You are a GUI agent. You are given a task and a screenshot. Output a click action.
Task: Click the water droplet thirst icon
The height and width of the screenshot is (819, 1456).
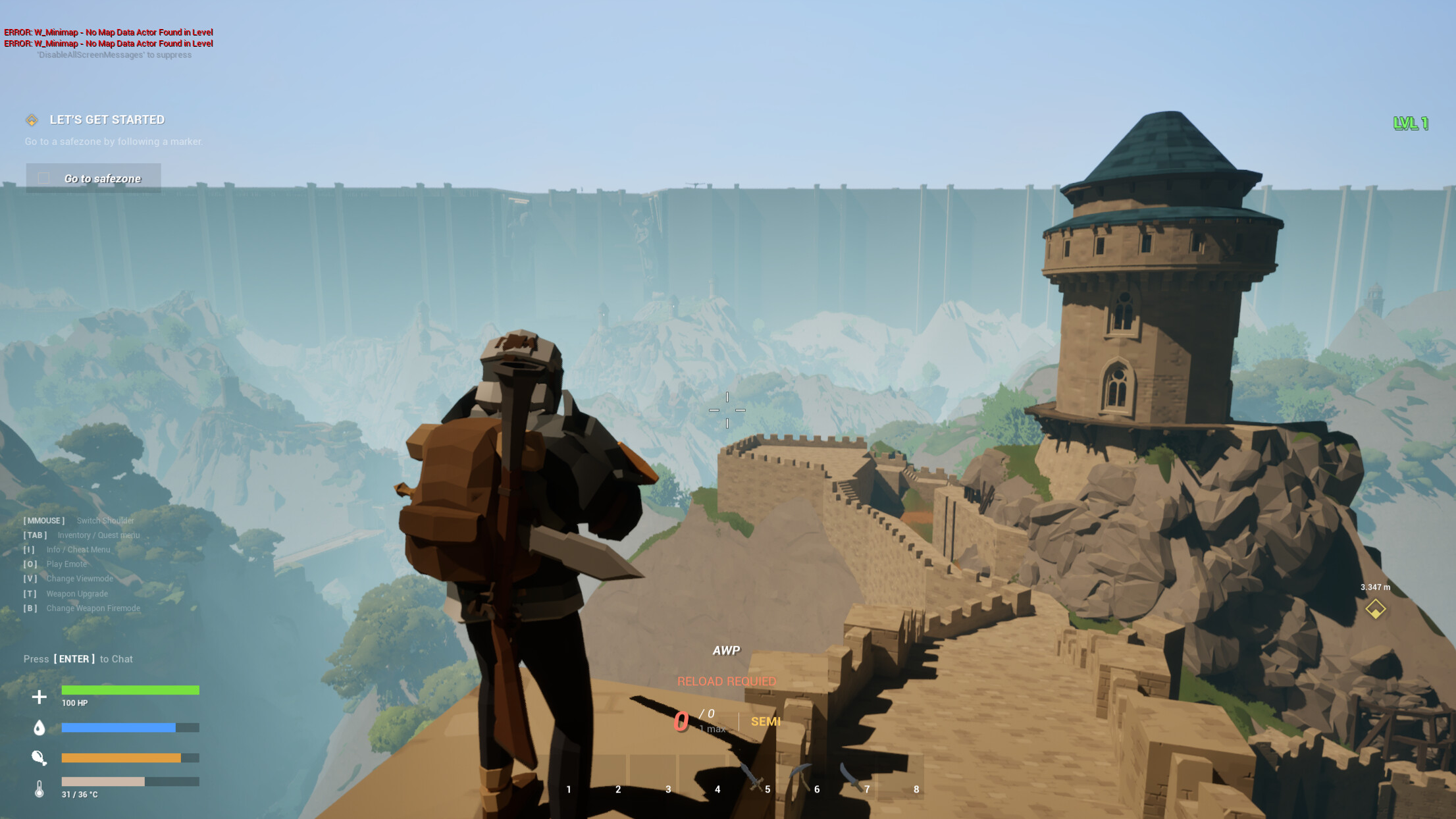pos(39,727)
